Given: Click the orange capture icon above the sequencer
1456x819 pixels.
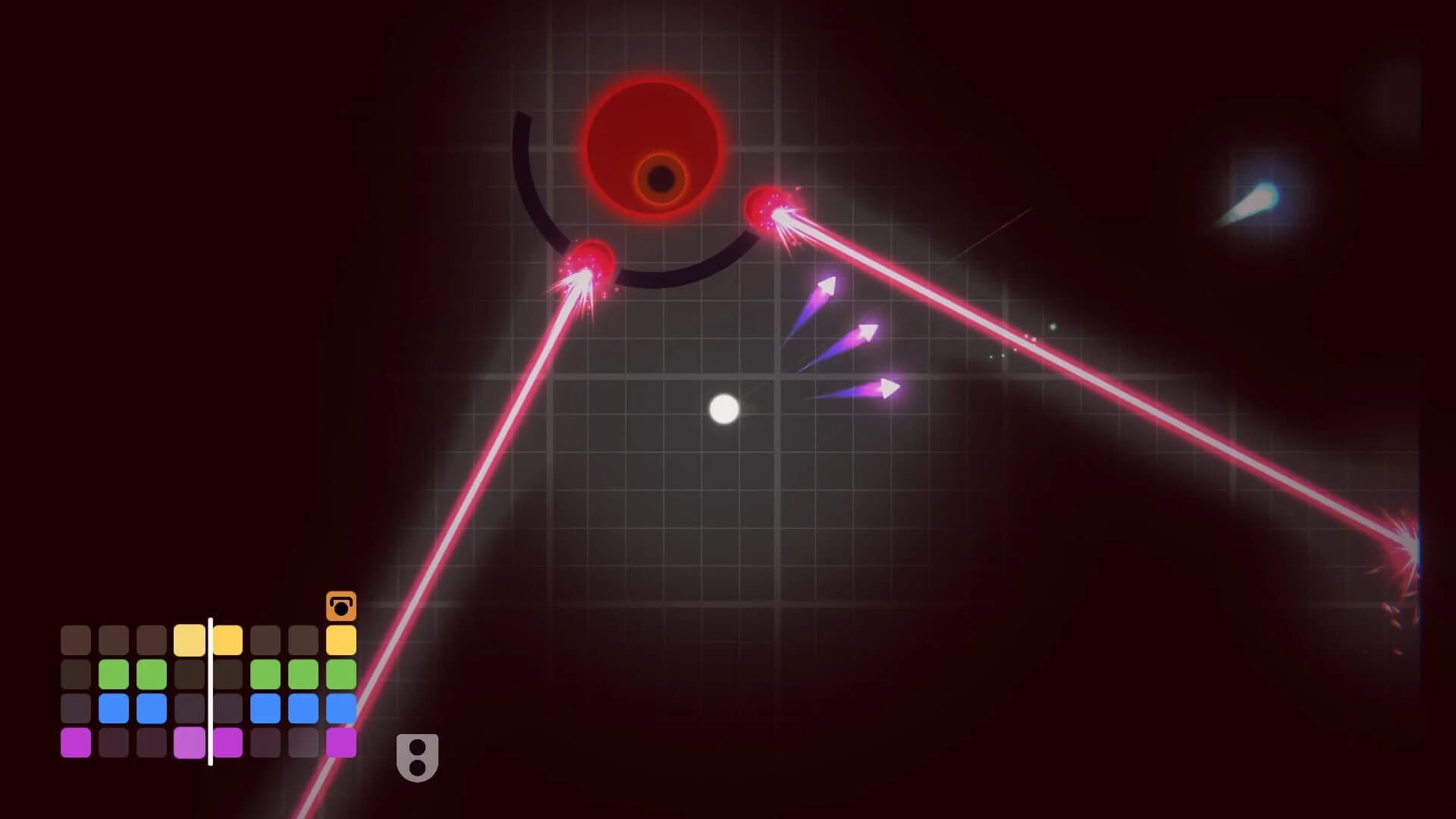Looking at the screenshot, I should point(343,604).
